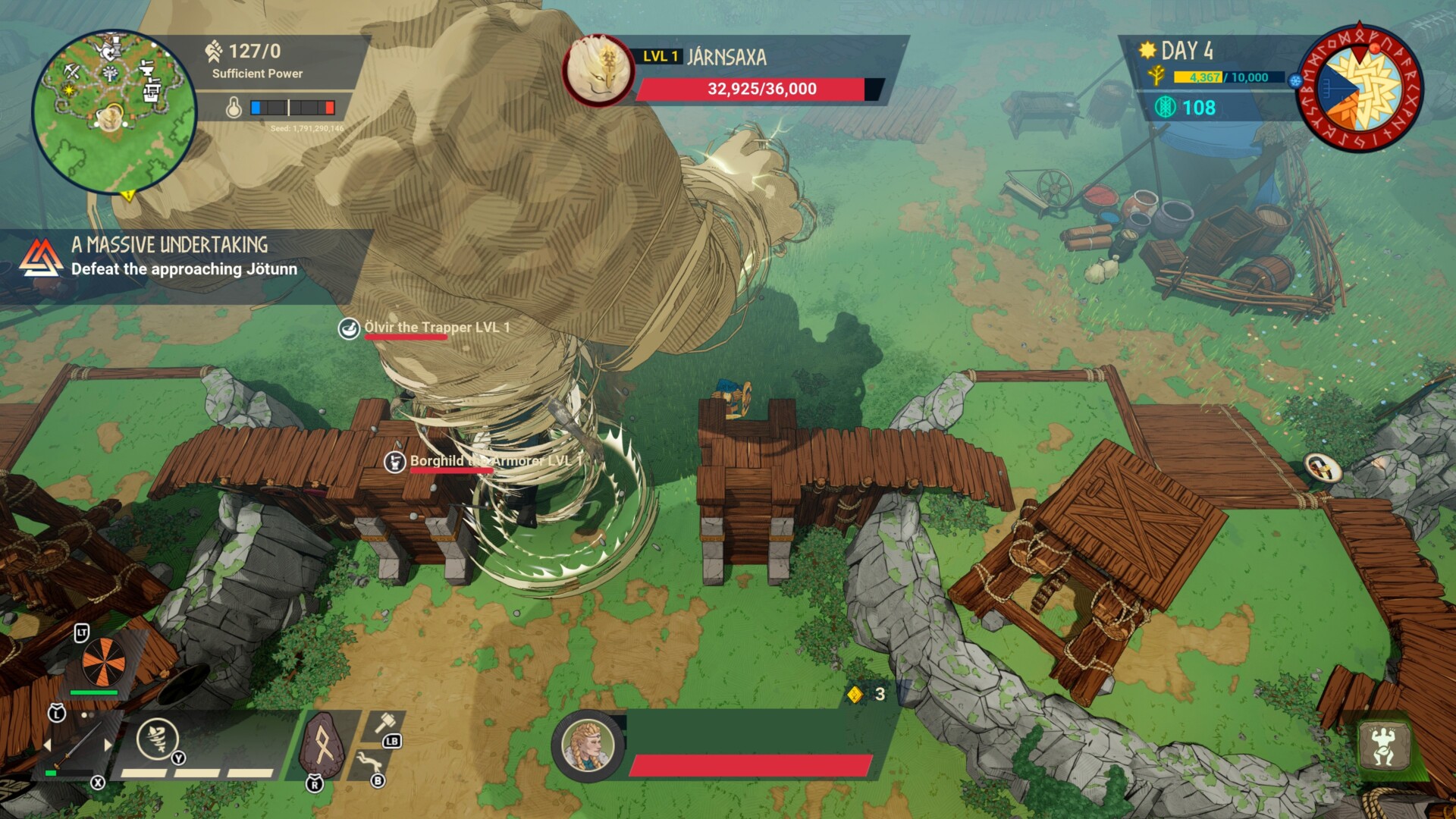Select the equipped rune stone slot

tap(323, 747)
